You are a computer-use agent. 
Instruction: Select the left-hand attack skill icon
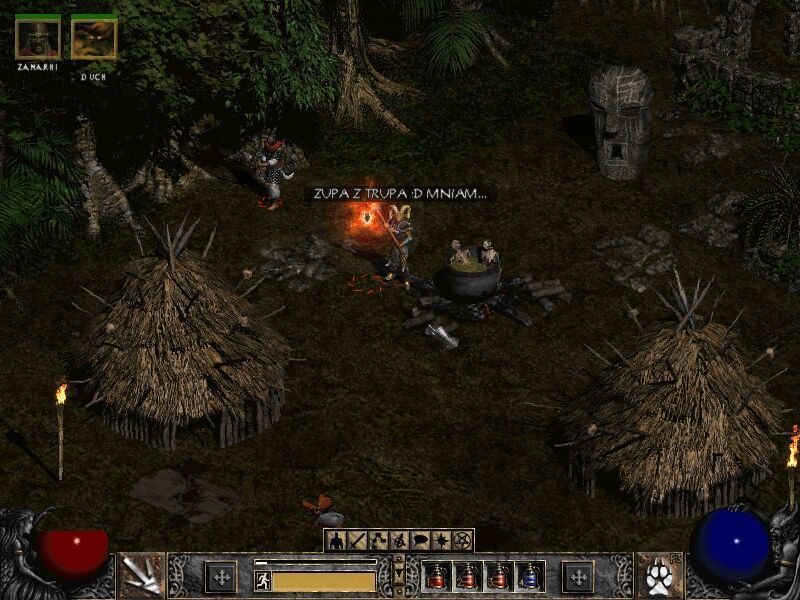pos(141,575)
